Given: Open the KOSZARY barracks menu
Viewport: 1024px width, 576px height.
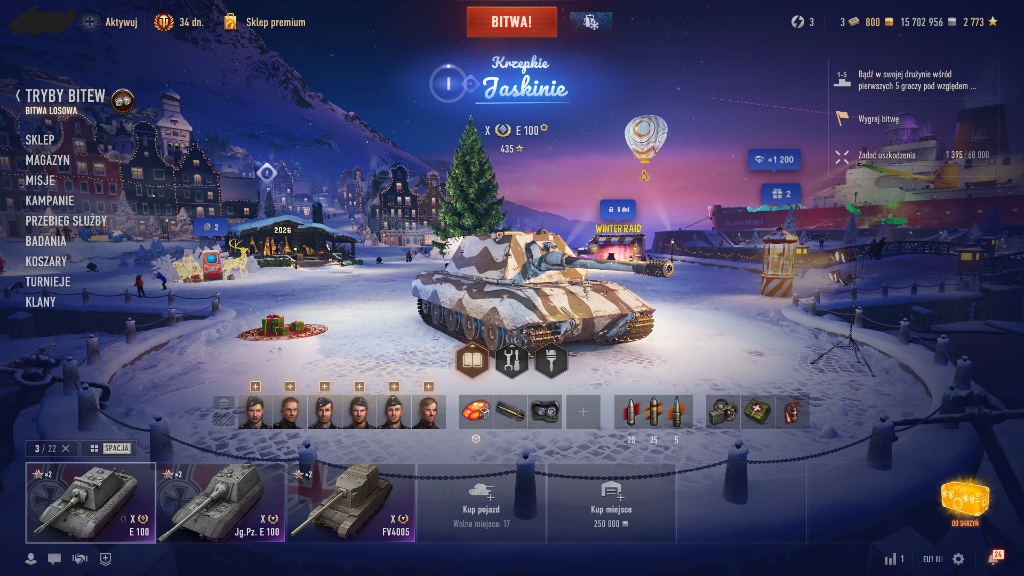Looking at the screenshot, I should click(46, 261).
